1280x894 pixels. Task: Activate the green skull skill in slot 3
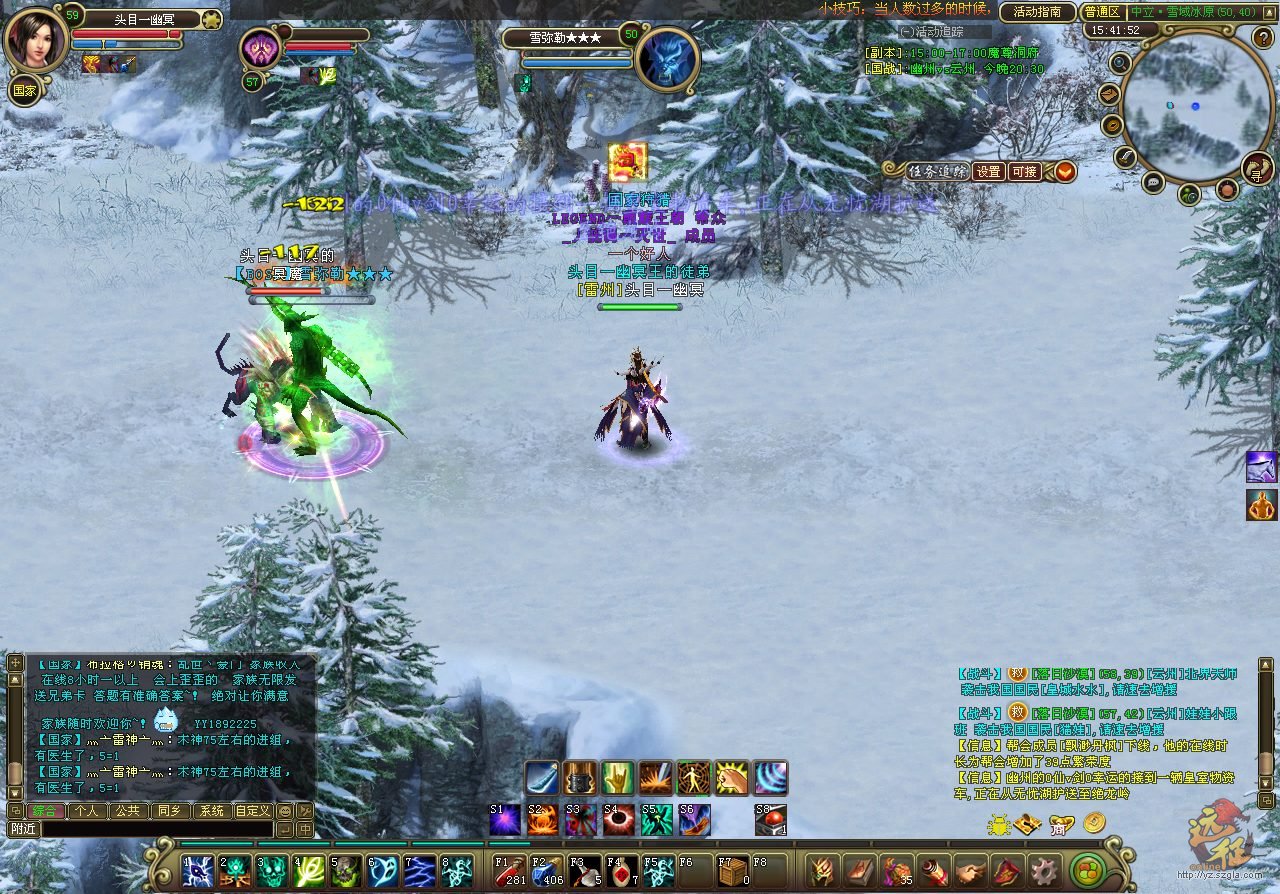(272, 871)
